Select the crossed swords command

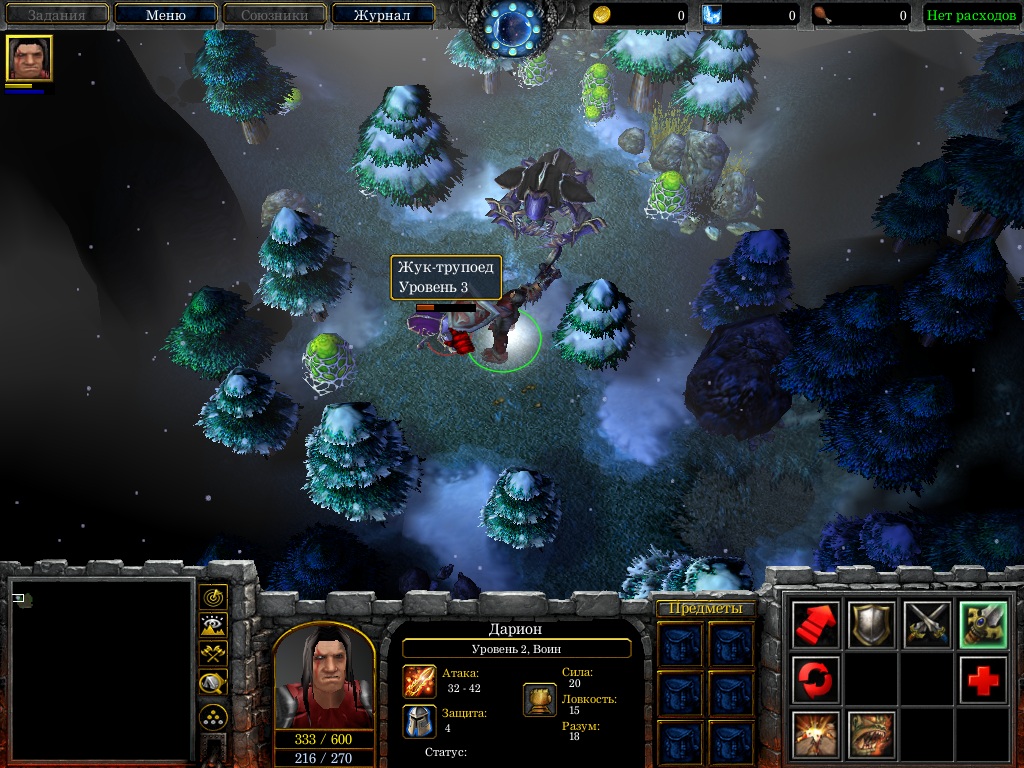927,624
